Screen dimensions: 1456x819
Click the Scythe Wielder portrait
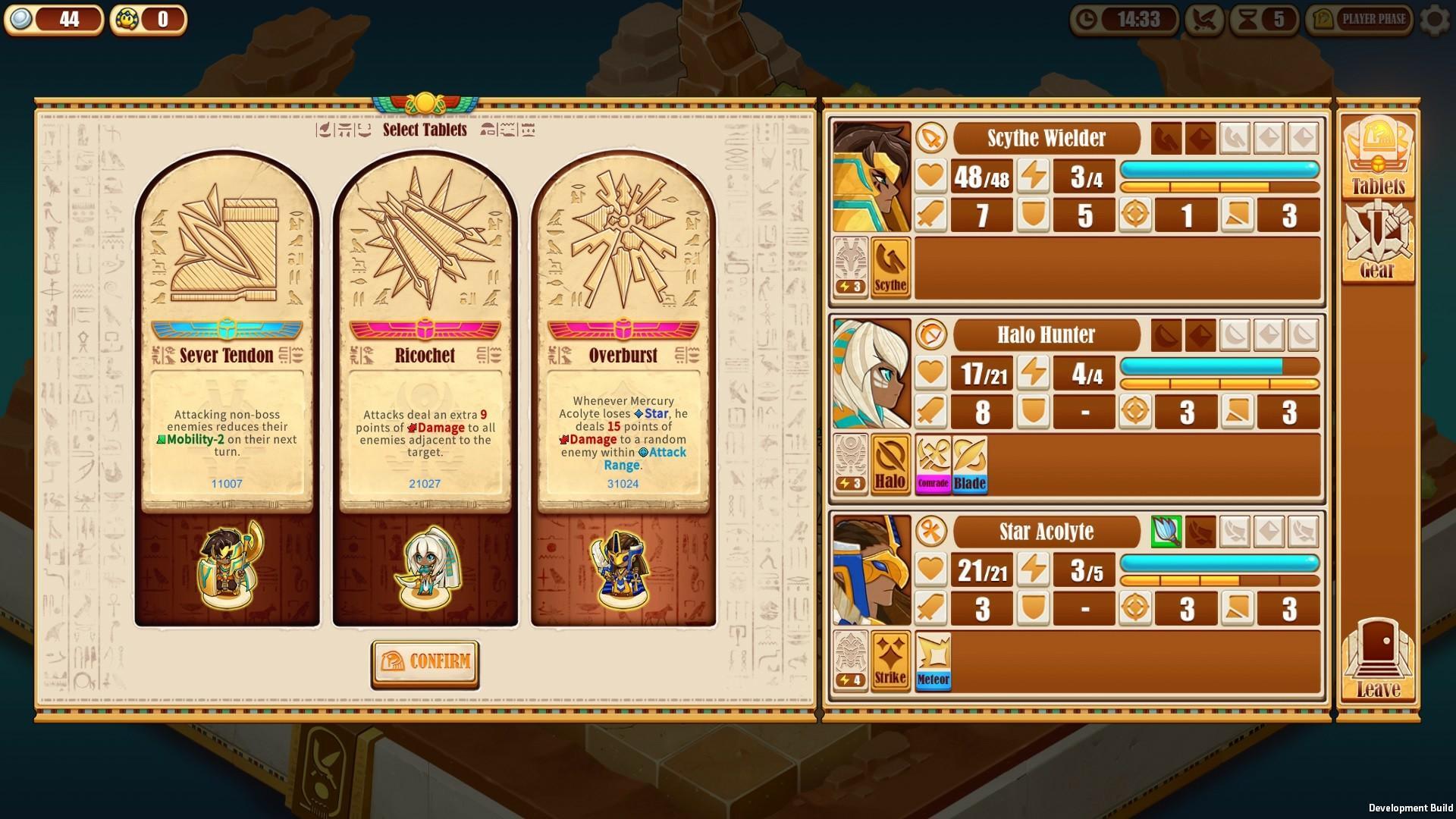[872, 180]
